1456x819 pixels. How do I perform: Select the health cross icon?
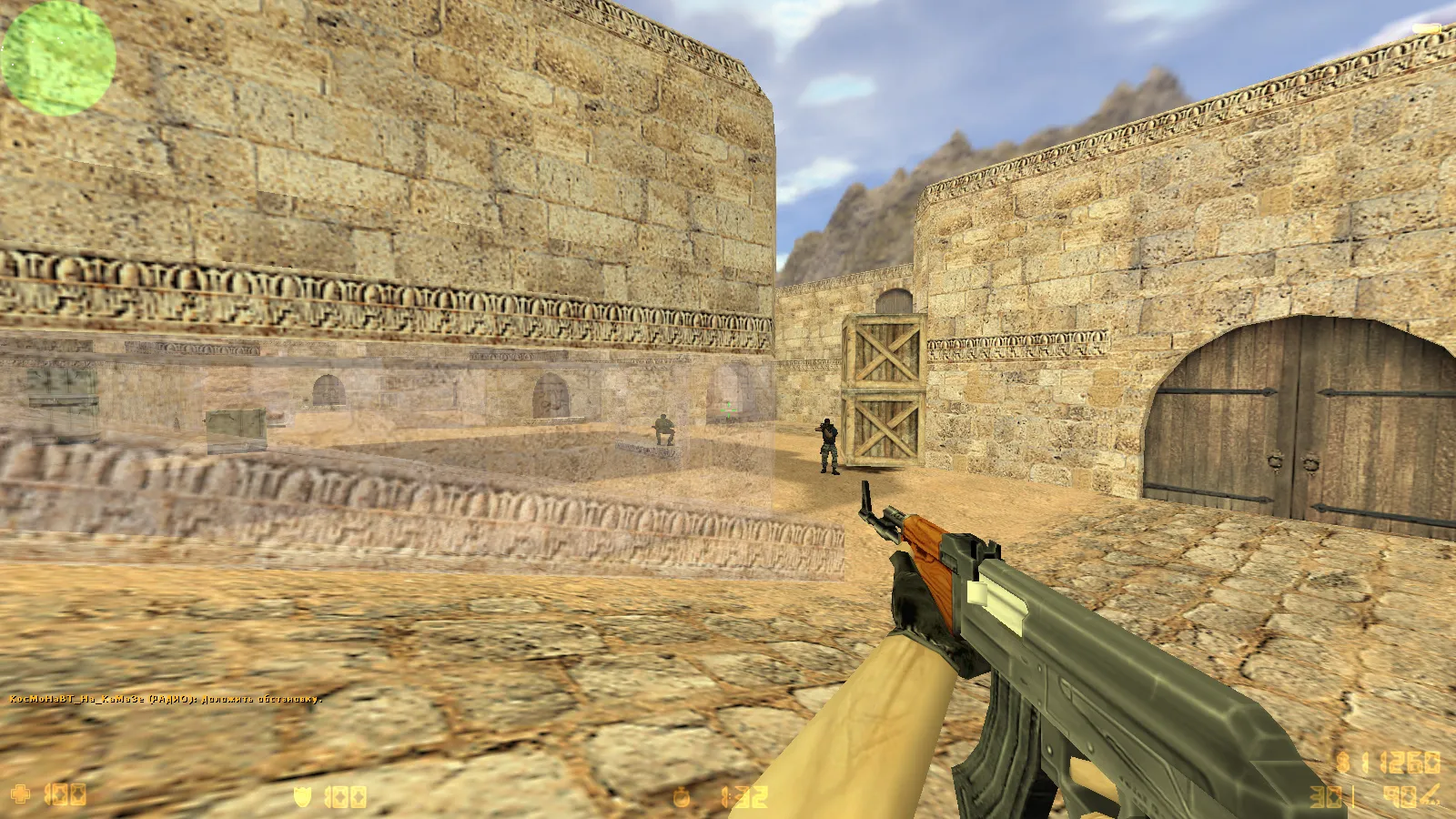point(20,794)
